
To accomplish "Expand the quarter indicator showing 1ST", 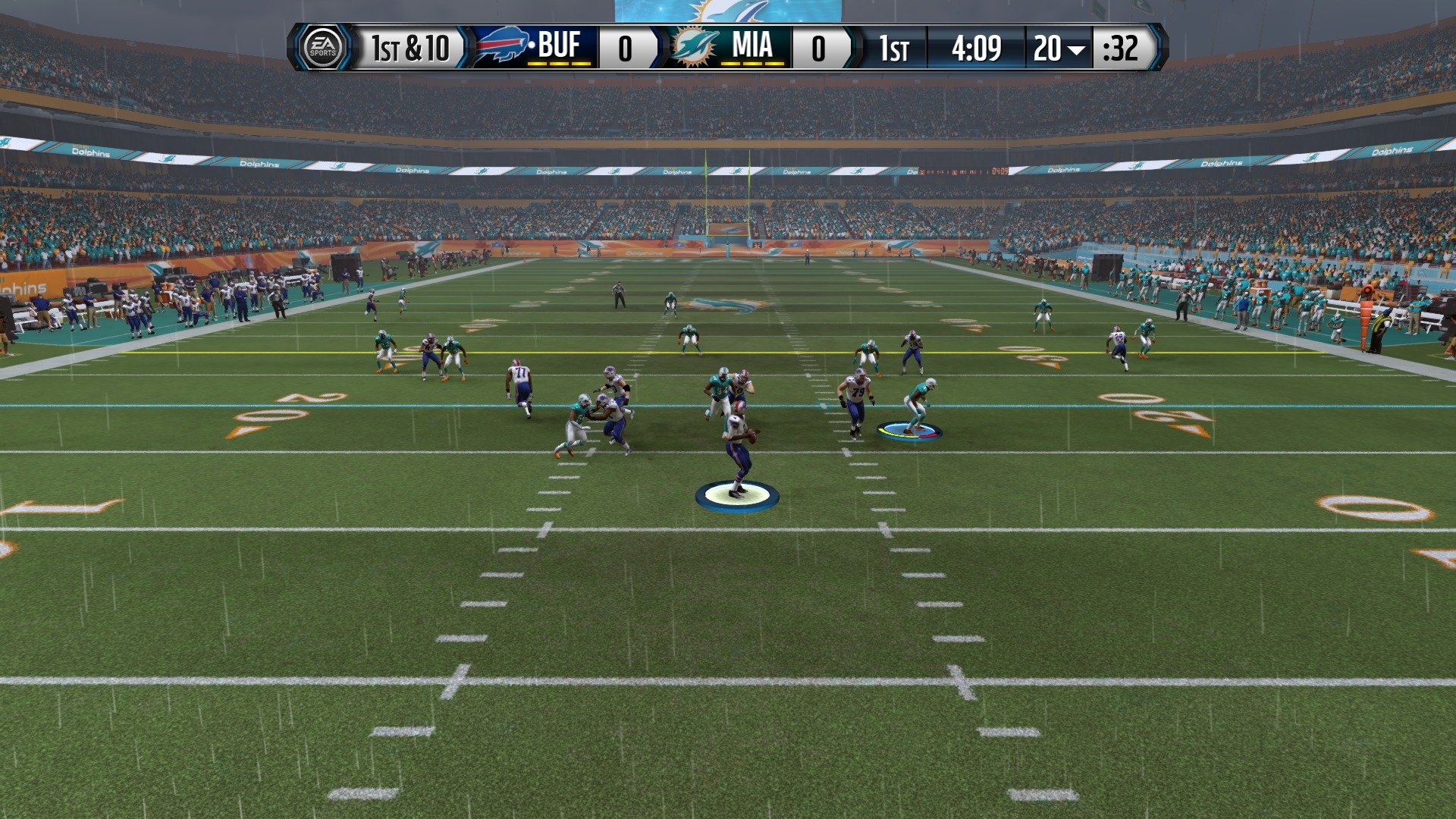I will [895, 48].
